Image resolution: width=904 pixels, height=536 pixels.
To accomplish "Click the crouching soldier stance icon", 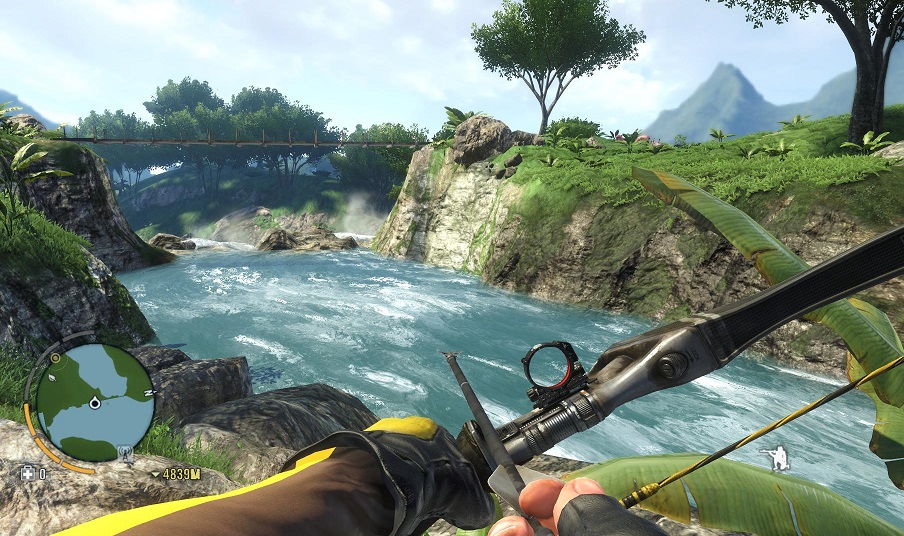I will pyautogui.click(x=774, y=459).
